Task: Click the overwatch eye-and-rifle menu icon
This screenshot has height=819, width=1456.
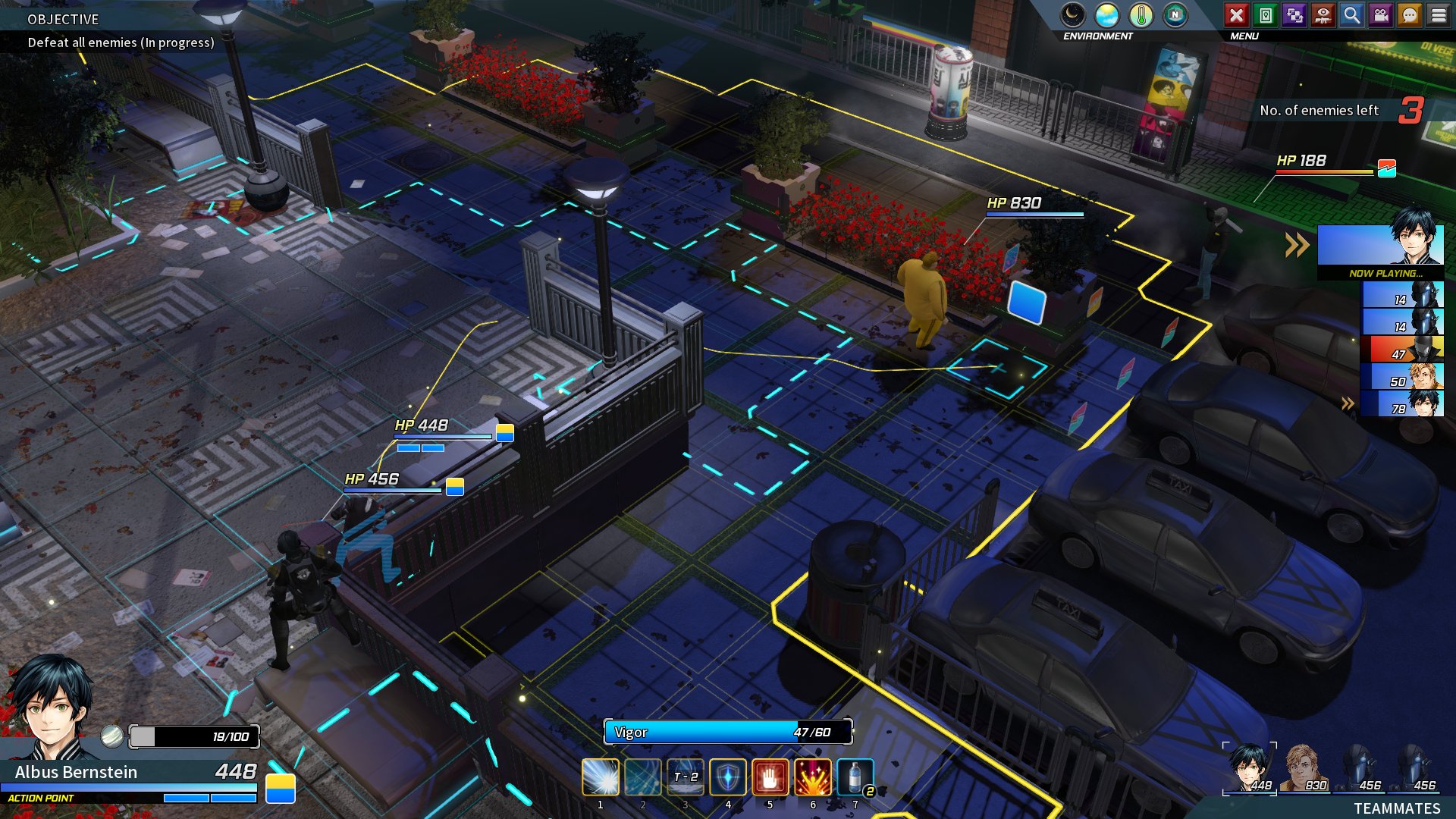Action: 1322,13
